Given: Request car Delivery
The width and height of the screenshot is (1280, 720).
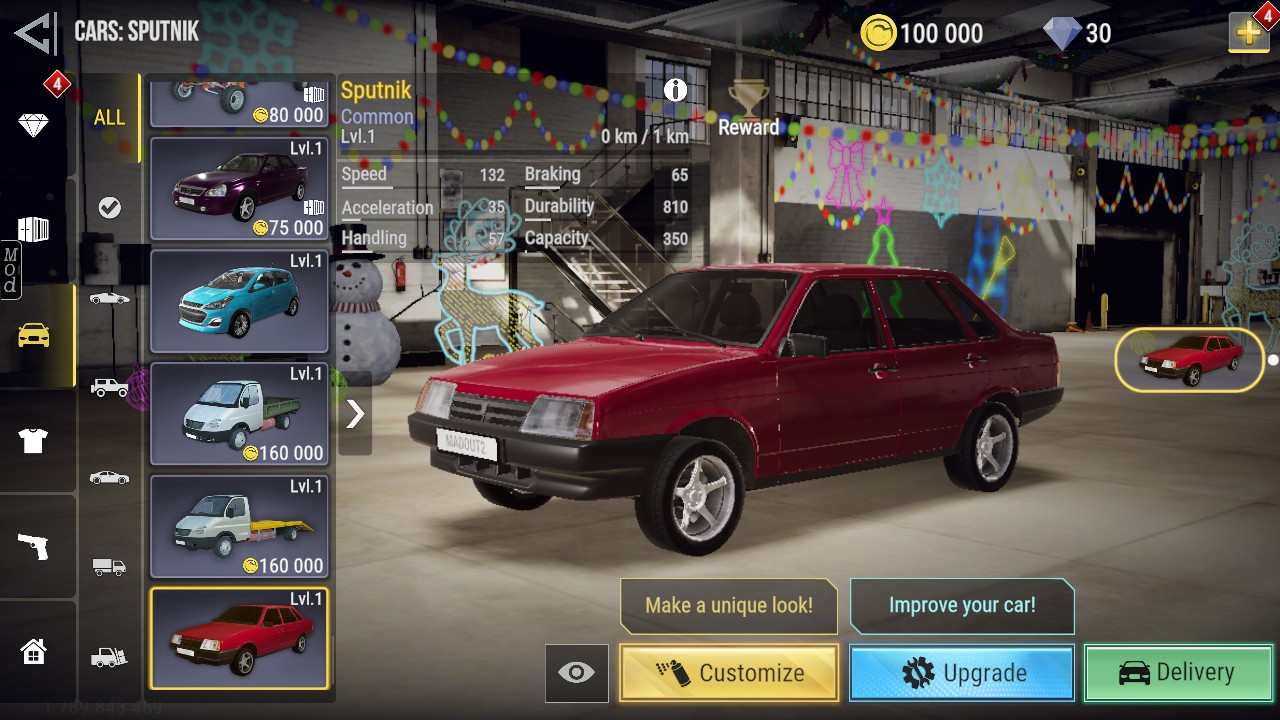Looking at the screenshot, I should tap(1178, 673).
